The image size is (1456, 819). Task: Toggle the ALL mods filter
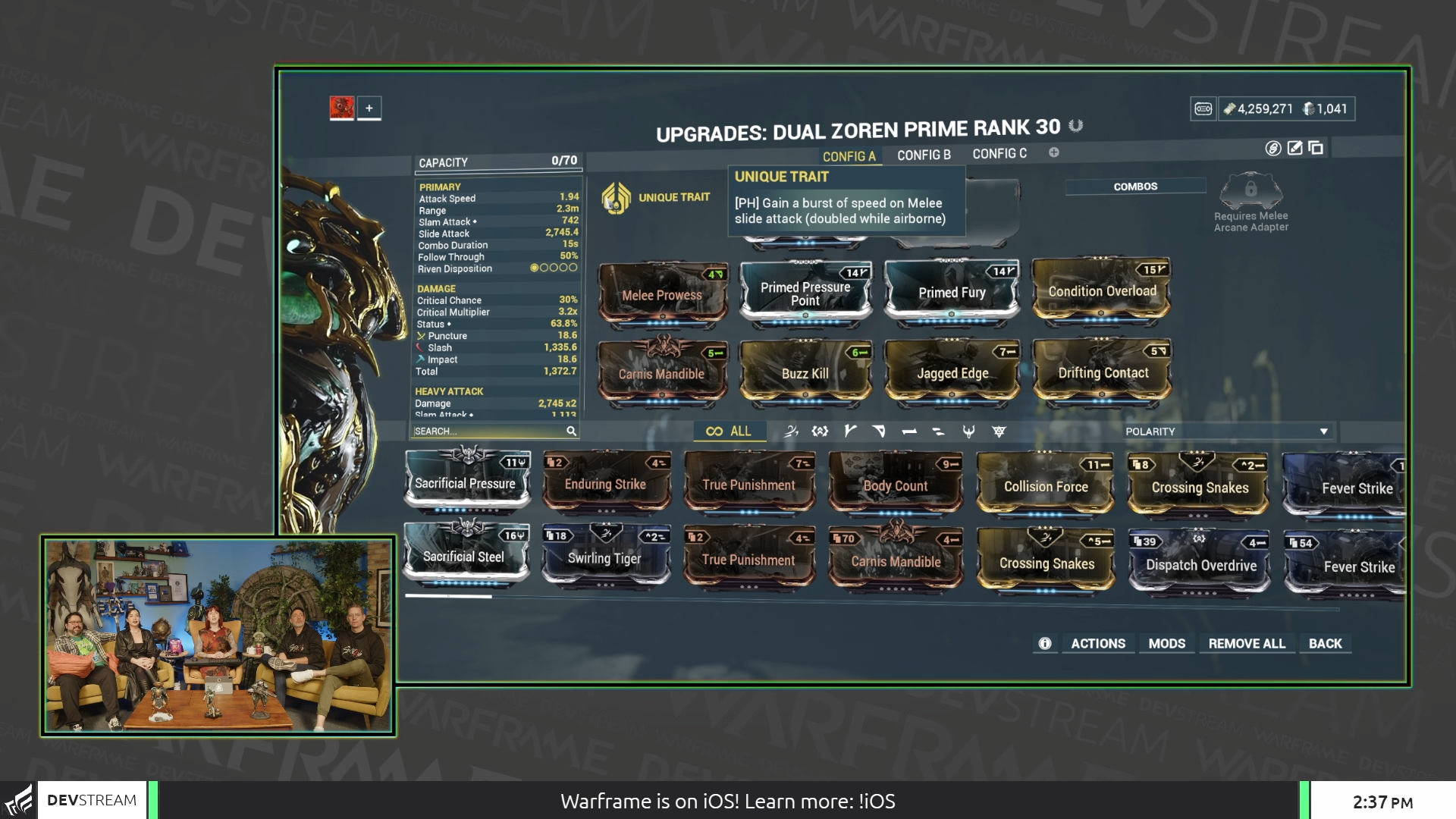tap(730, 431)
